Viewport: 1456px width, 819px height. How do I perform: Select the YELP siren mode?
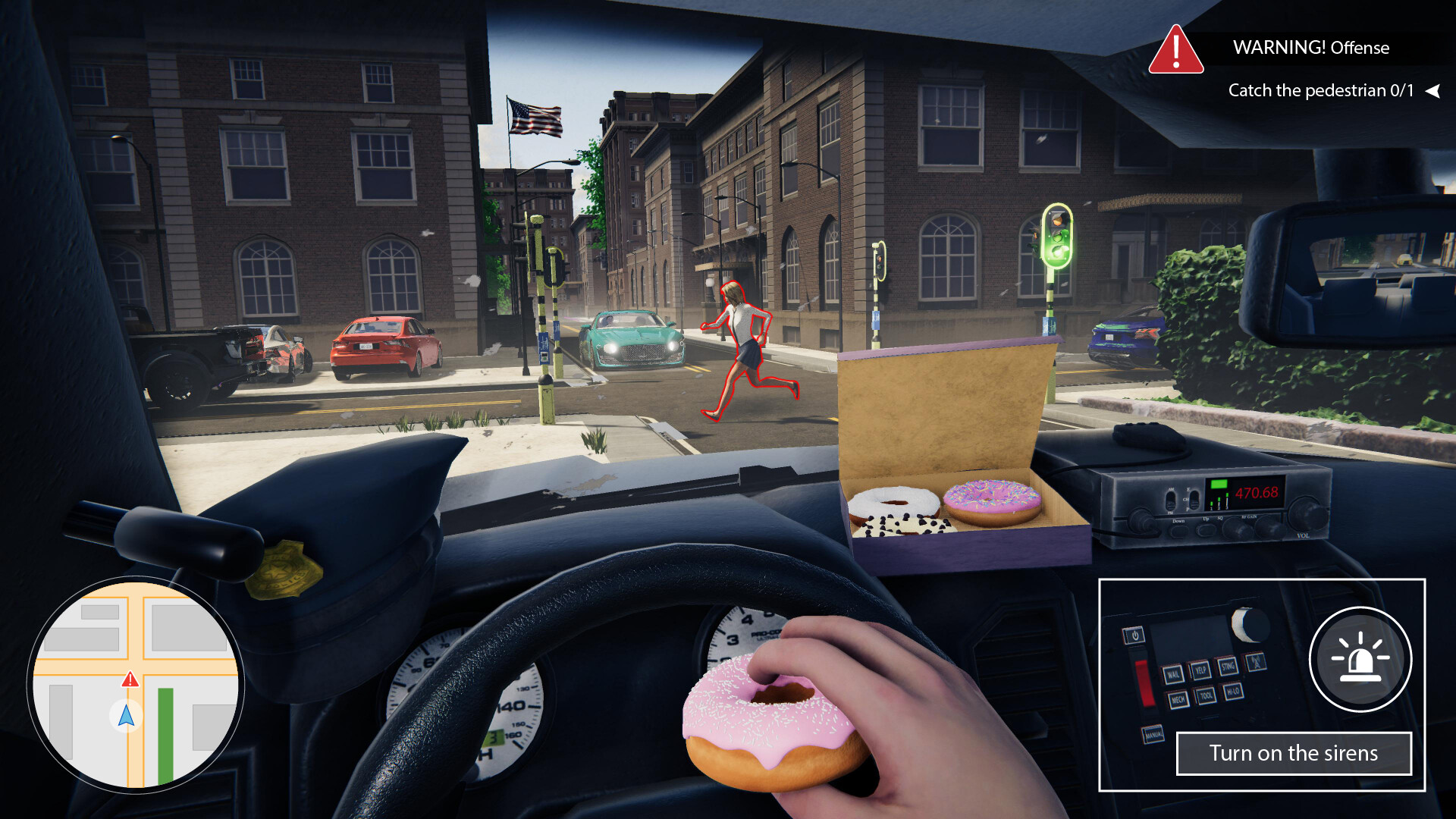(1200, 671)
